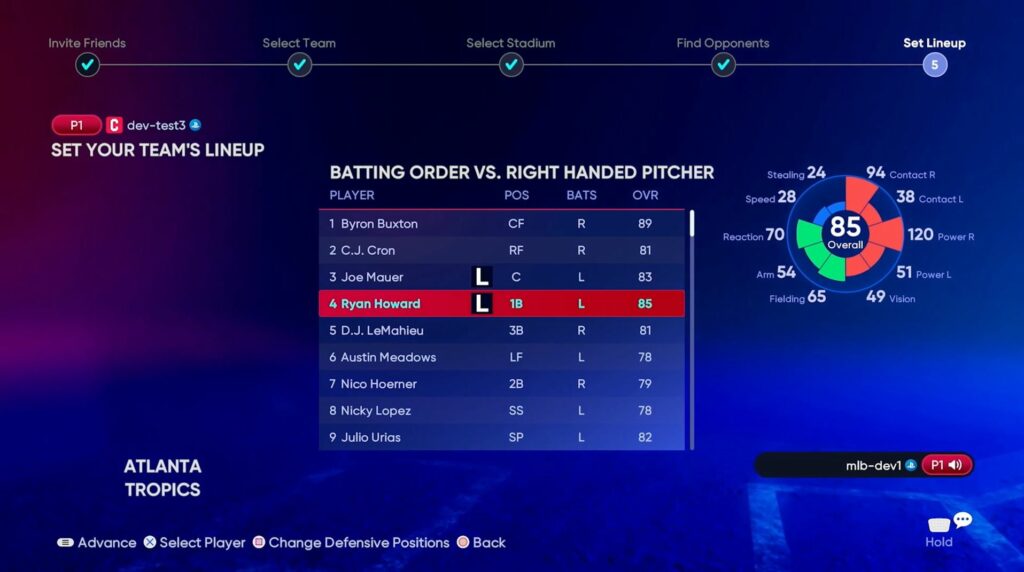Viewport: 1024px width, 572px height.
Task: Pick the Nico Hoerner row
Action: [x=501, y=384]
